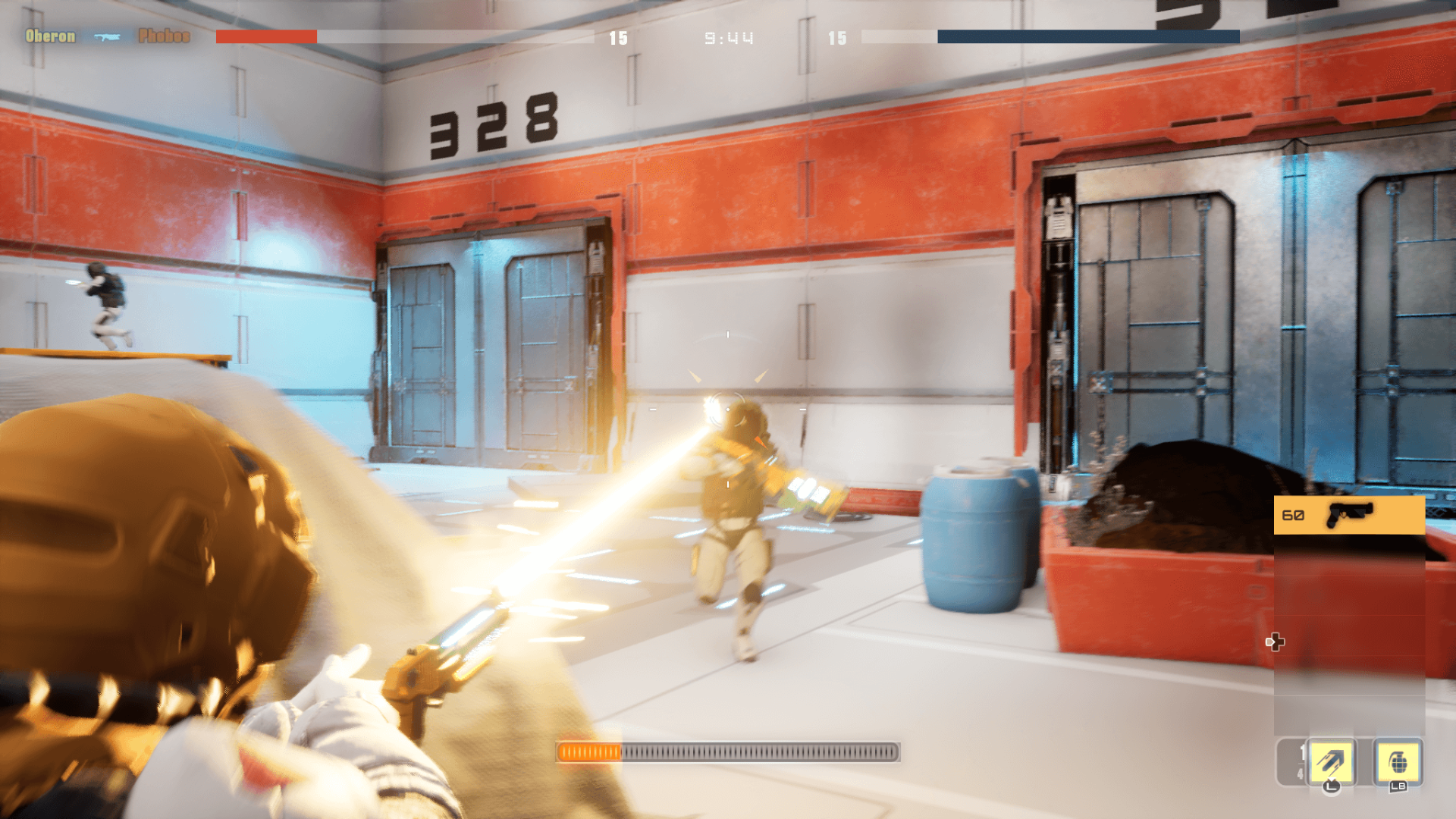Select the Oberon player name
The width and height of the screenshot is (1456, 819).
[49, 36]
